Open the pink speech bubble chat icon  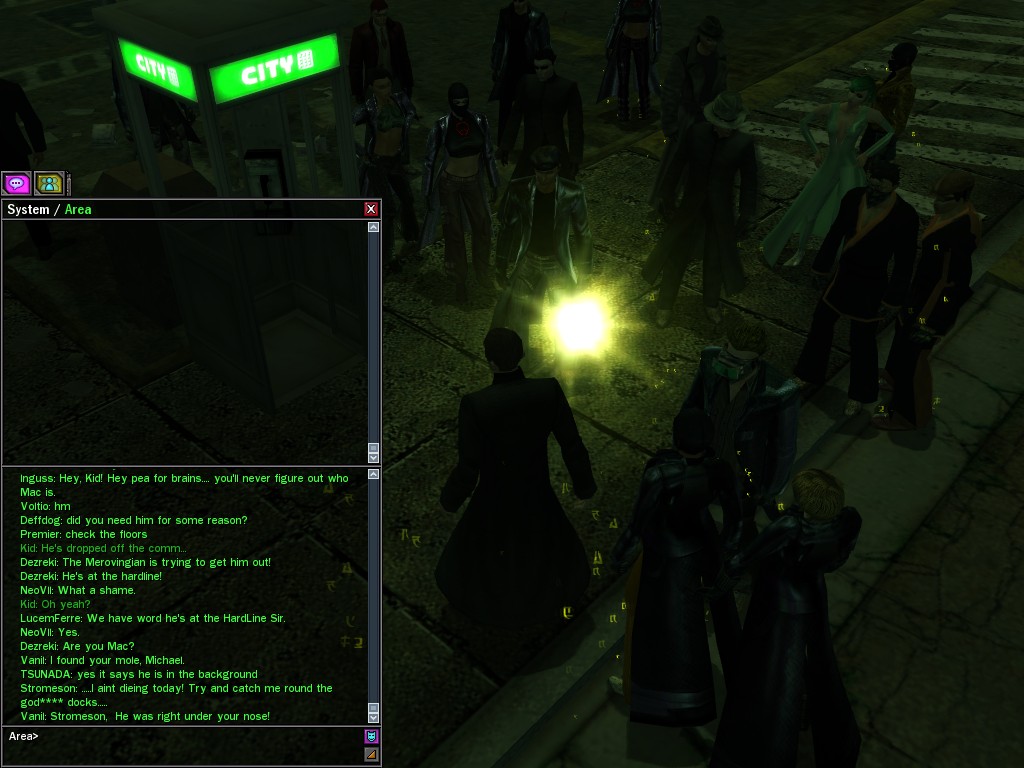(16, 183)
